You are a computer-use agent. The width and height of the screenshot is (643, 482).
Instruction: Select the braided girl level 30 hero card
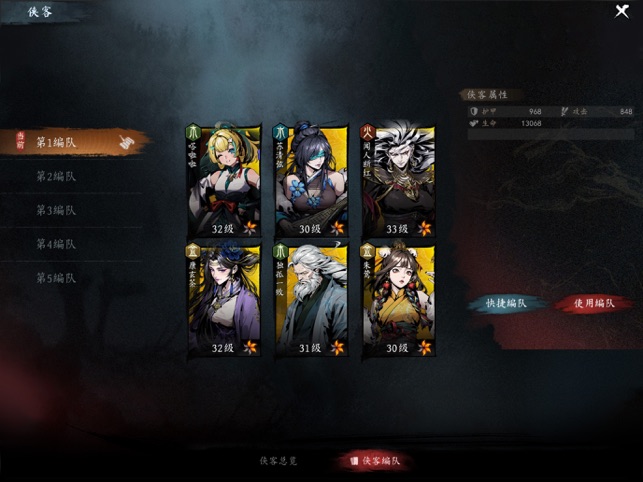tap(397, 301)
